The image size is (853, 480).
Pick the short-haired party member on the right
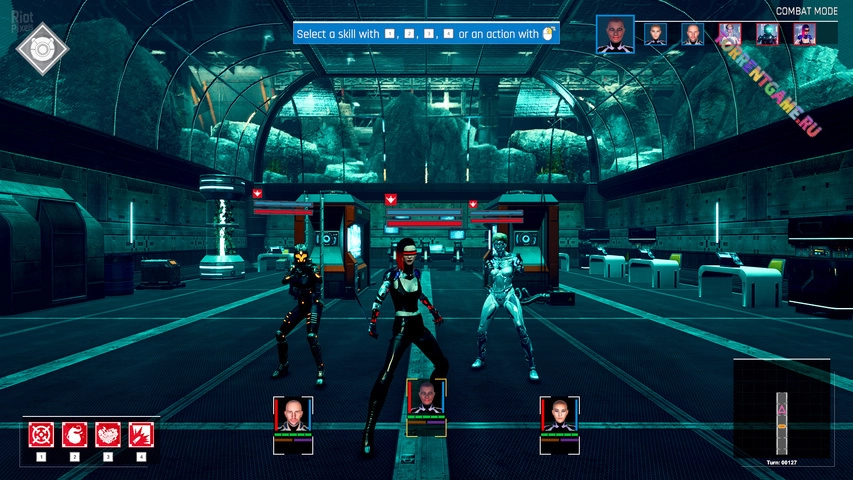[559, 415]
